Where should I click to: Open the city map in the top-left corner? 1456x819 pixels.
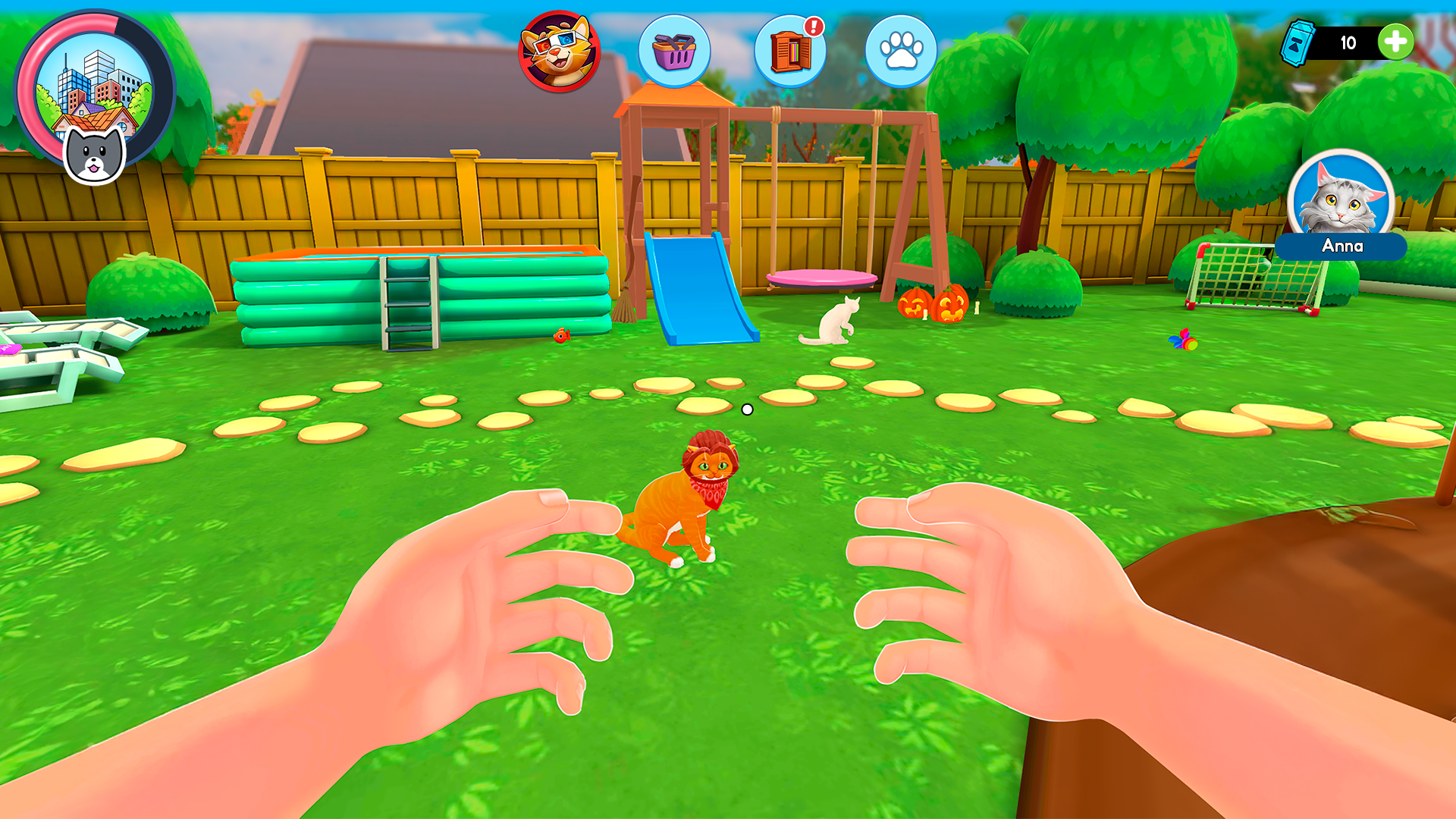click(x=97, y=91)
